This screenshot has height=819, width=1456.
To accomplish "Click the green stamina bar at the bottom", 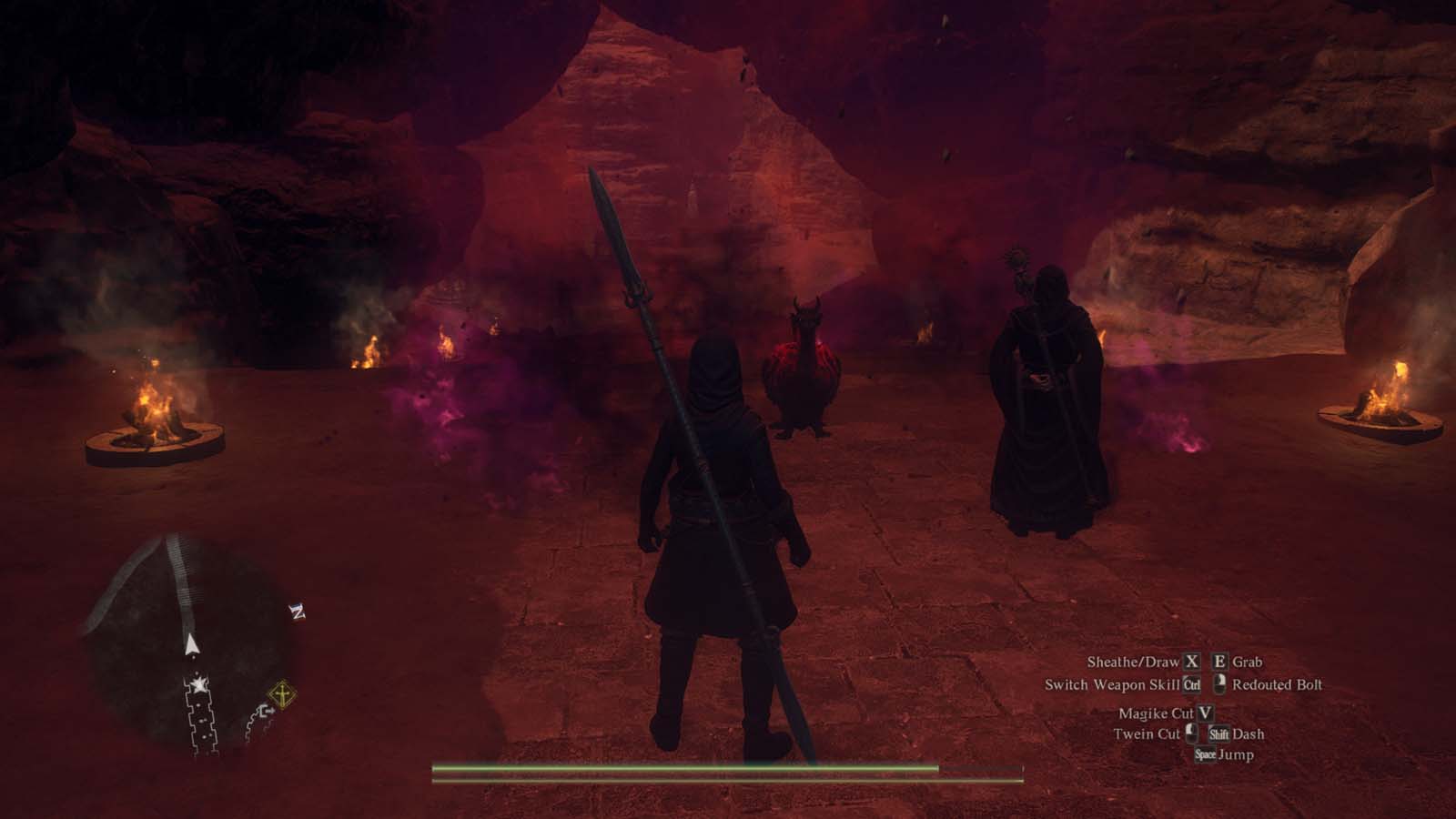I will pos(682,768).
